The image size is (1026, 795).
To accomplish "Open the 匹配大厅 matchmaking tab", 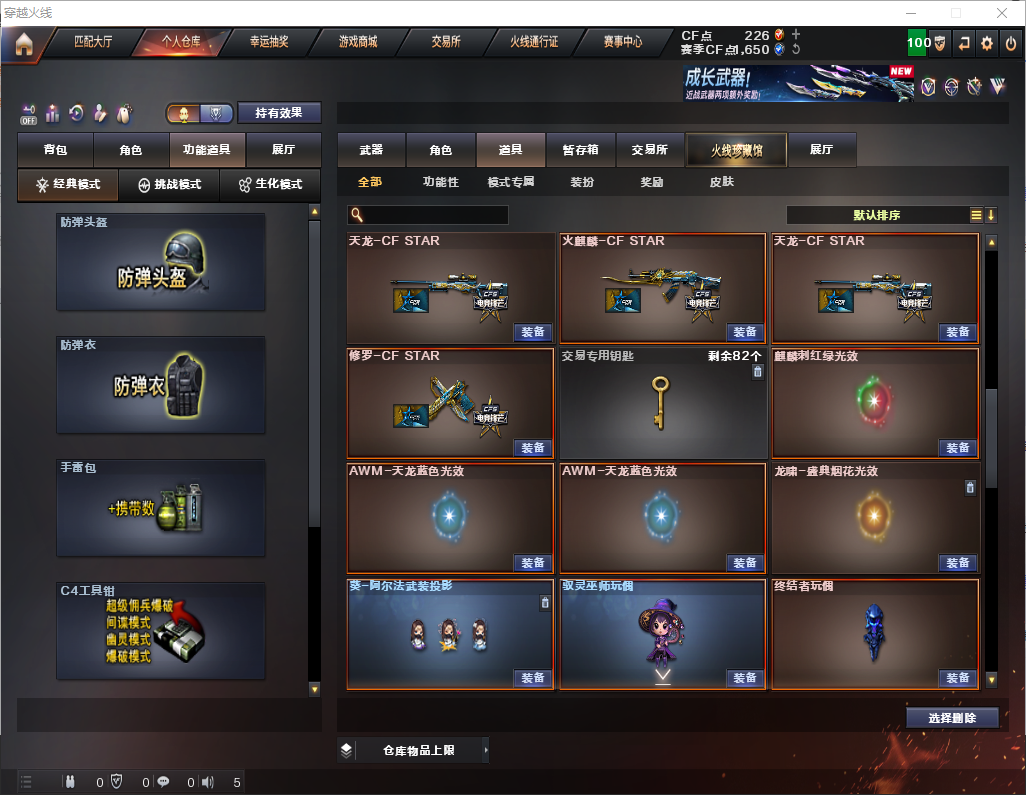I will click(100, 42).
